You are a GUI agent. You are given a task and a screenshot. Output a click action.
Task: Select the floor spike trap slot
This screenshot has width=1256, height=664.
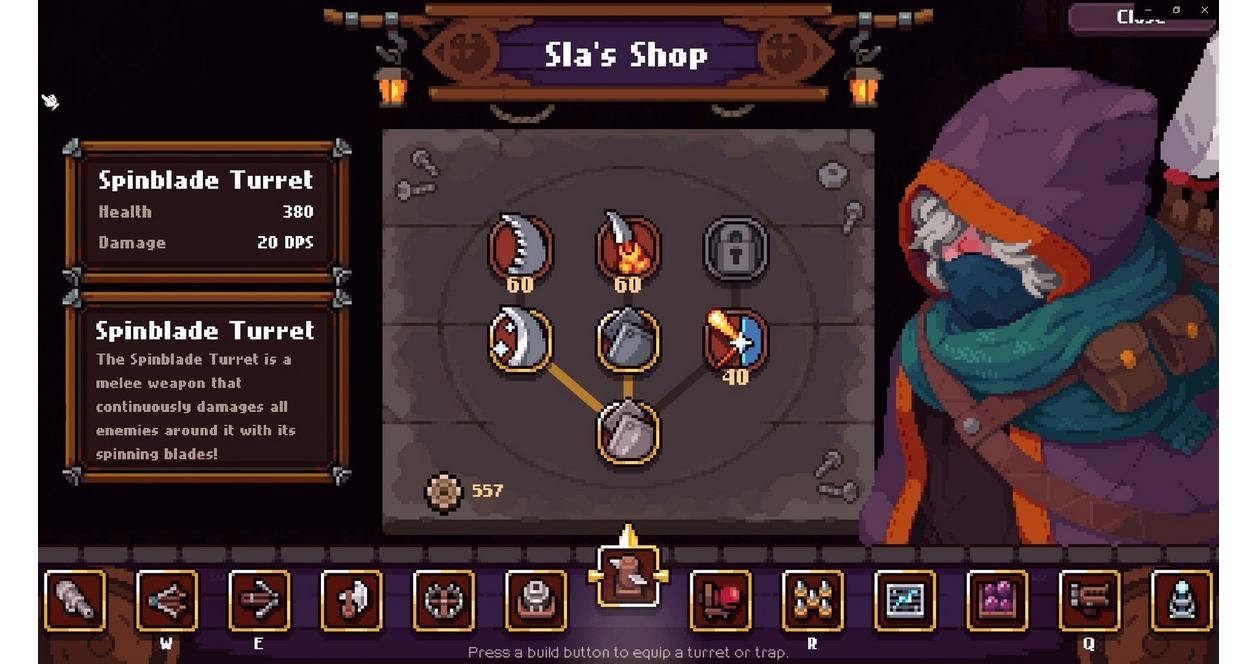pyautogui.click(x=812, y=601)
